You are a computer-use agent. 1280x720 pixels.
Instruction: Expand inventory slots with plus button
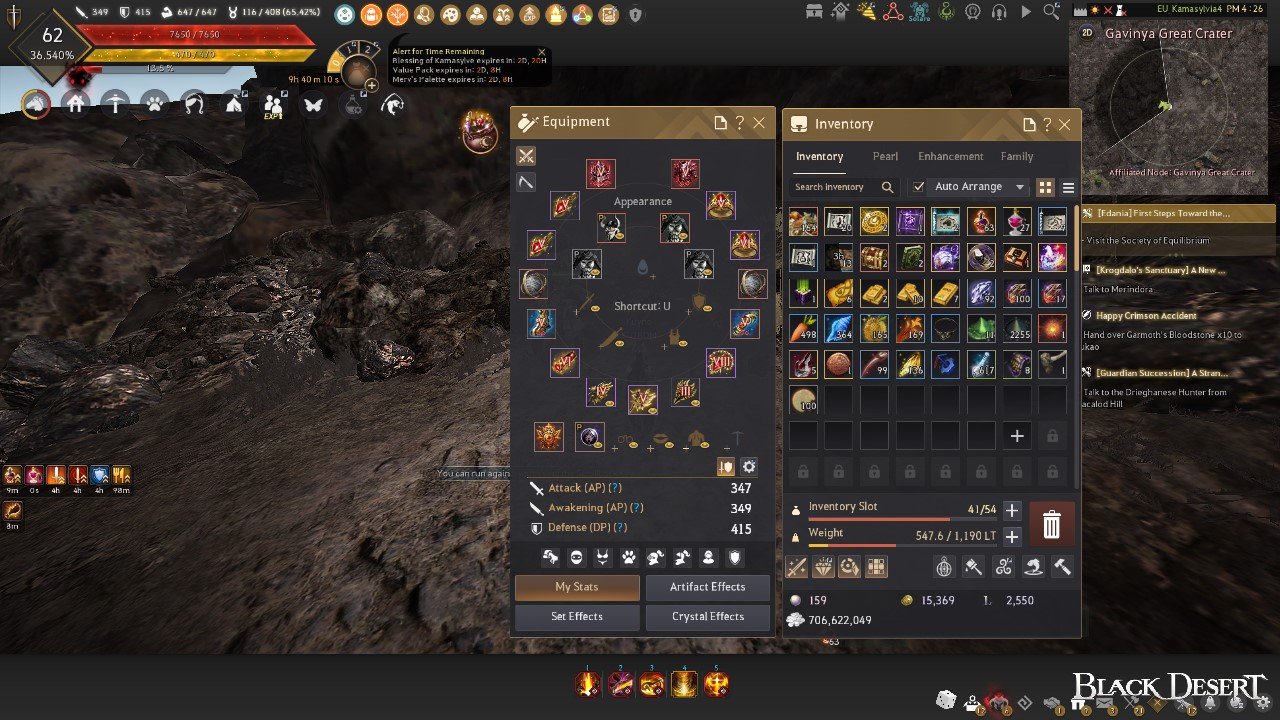(x=1012, y=511)
